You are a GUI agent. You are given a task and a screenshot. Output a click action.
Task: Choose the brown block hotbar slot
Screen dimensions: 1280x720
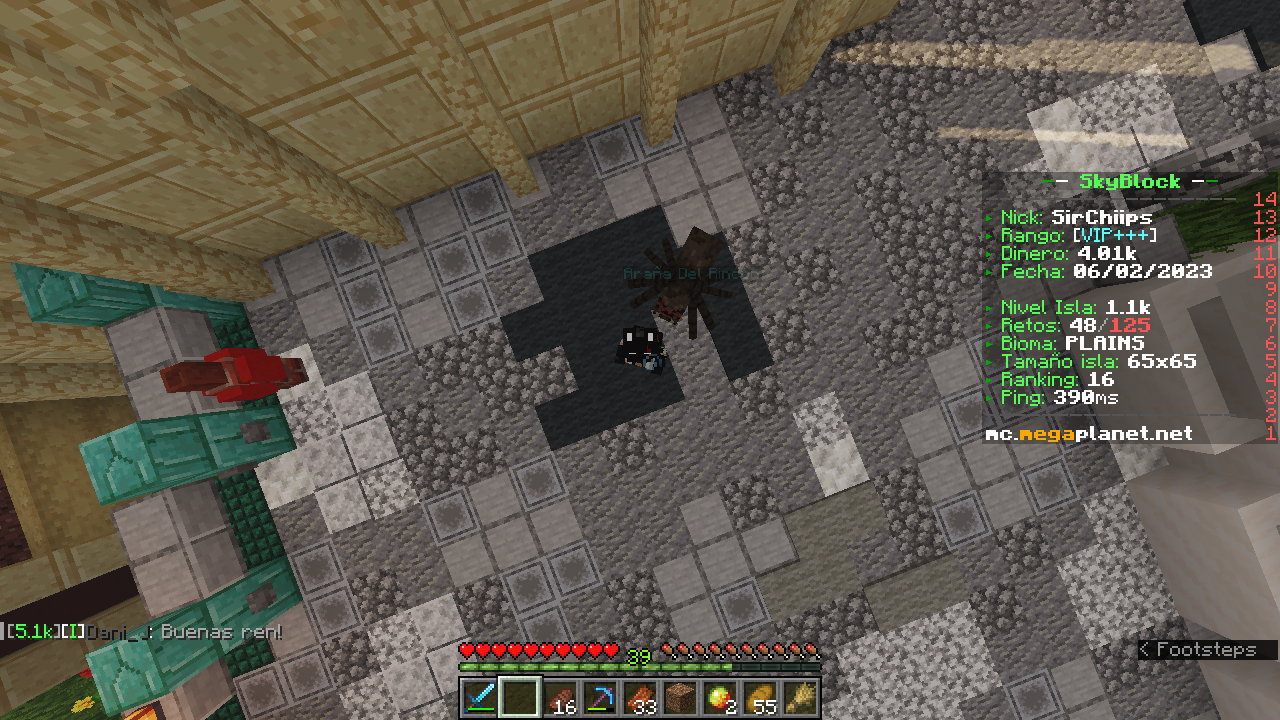pyautogui.click(x=681, y=697)
